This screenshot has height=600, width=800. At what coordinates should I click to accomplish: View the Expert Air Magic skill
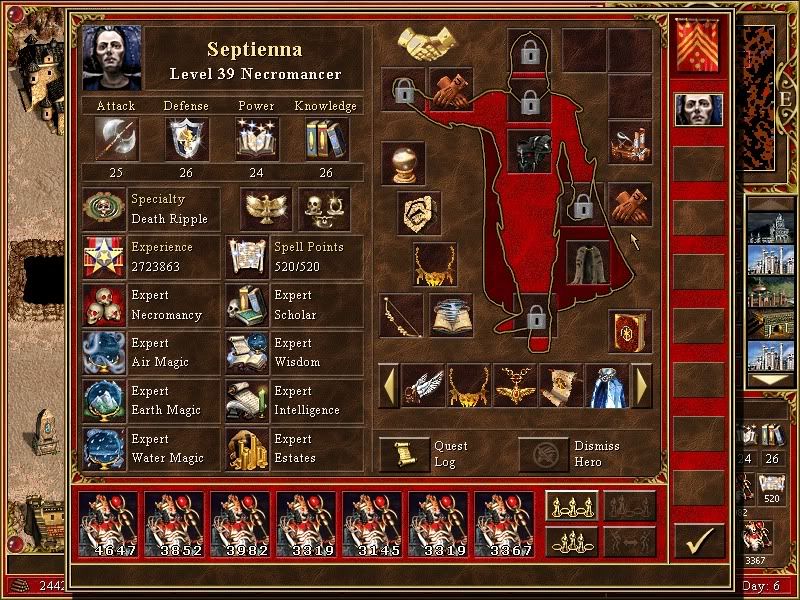[105, 353]
